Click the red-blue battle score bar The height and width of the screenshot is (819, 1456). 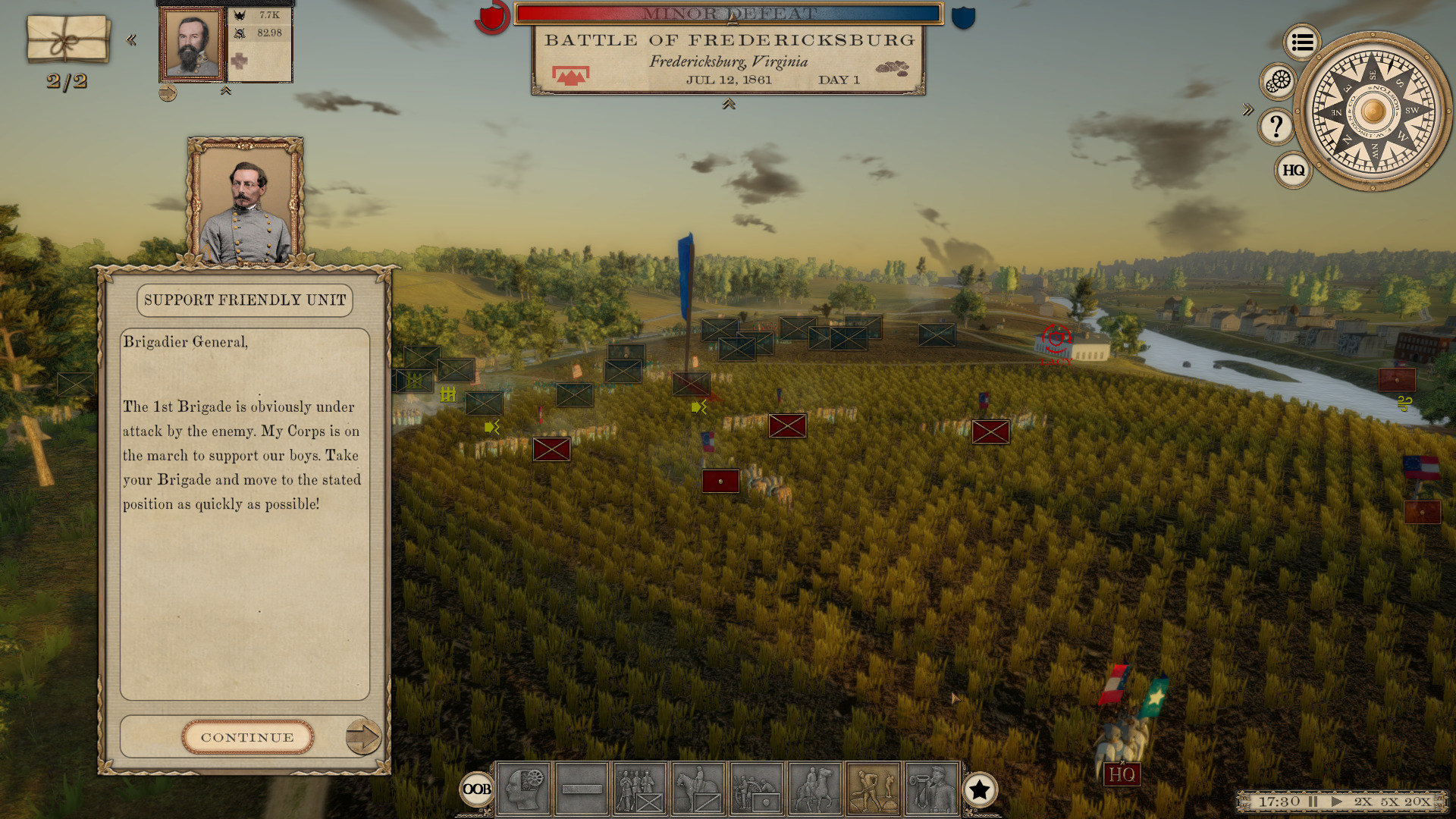coord(728,12)
